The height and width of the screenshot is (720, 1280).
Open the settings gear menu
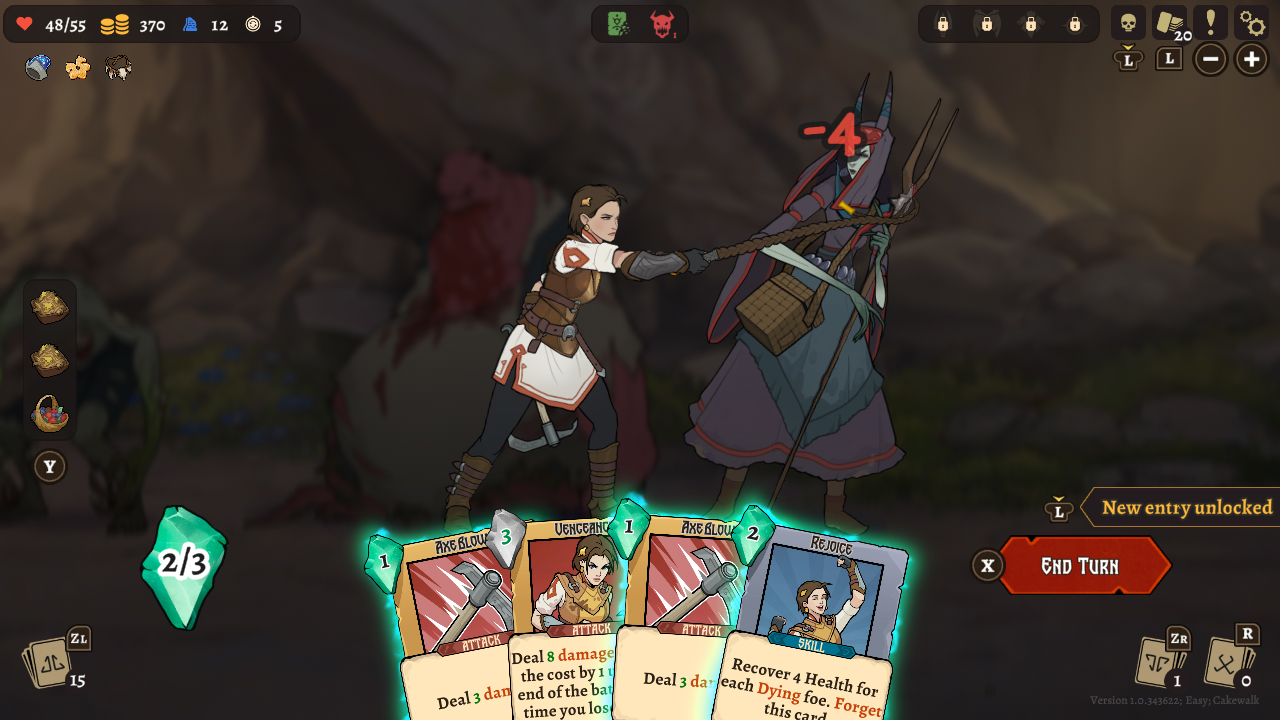pyautogui.click(x=1253, y=21)
